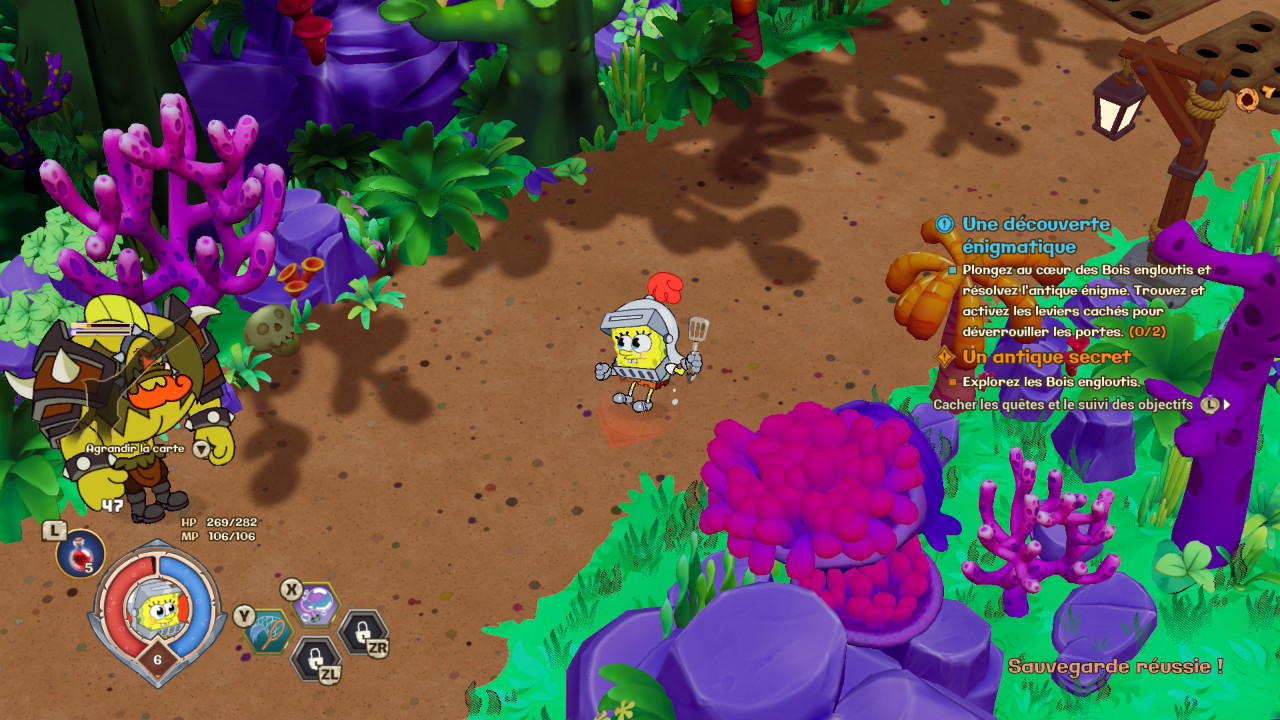Use the red health potion
The width and height of the screenshot is (1280, 720).
point(81,553)
